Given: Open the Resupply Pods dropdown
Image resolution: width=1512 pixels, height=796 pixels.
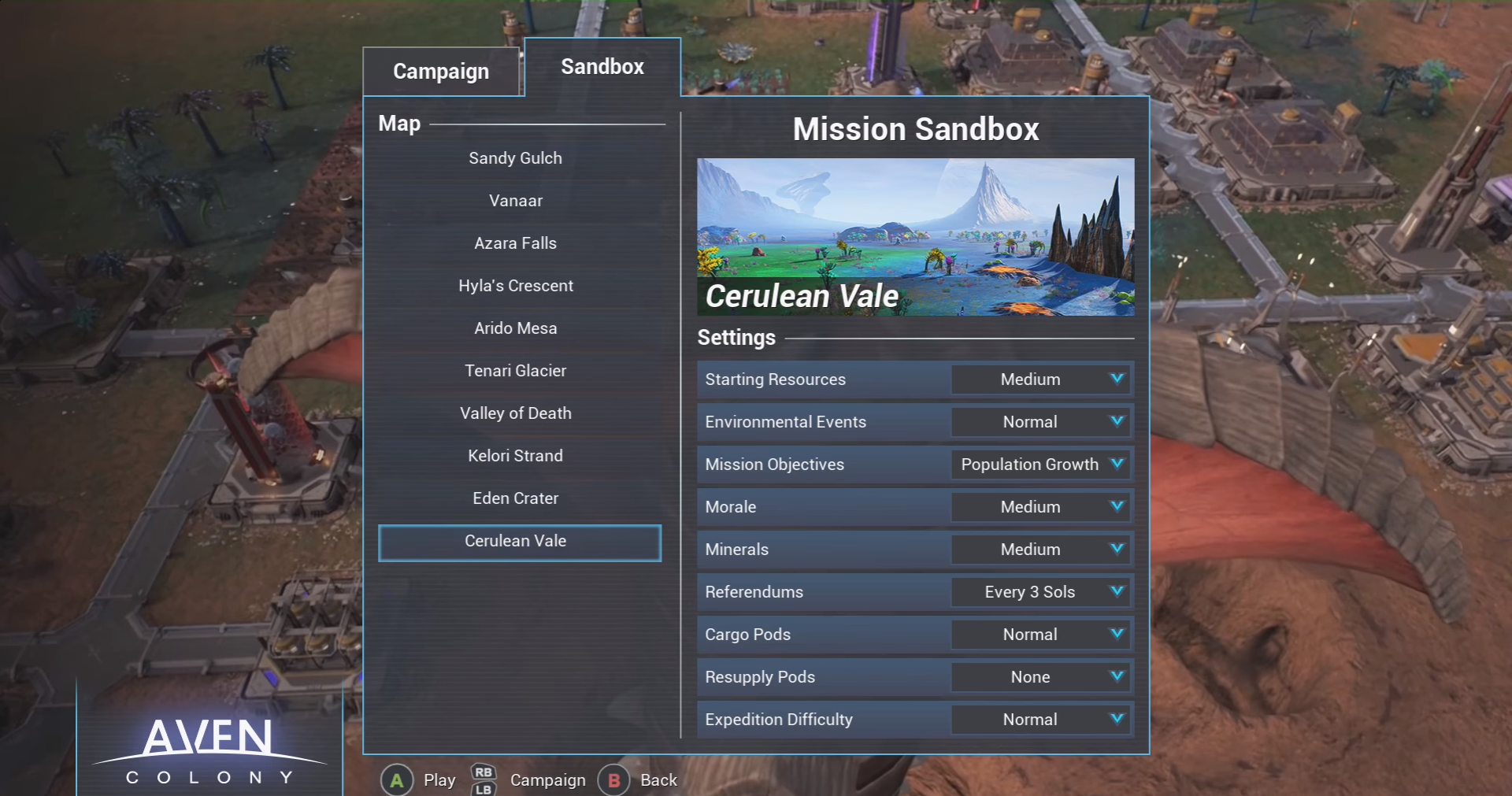Looking at the screenshot, I should (1041, 677).
